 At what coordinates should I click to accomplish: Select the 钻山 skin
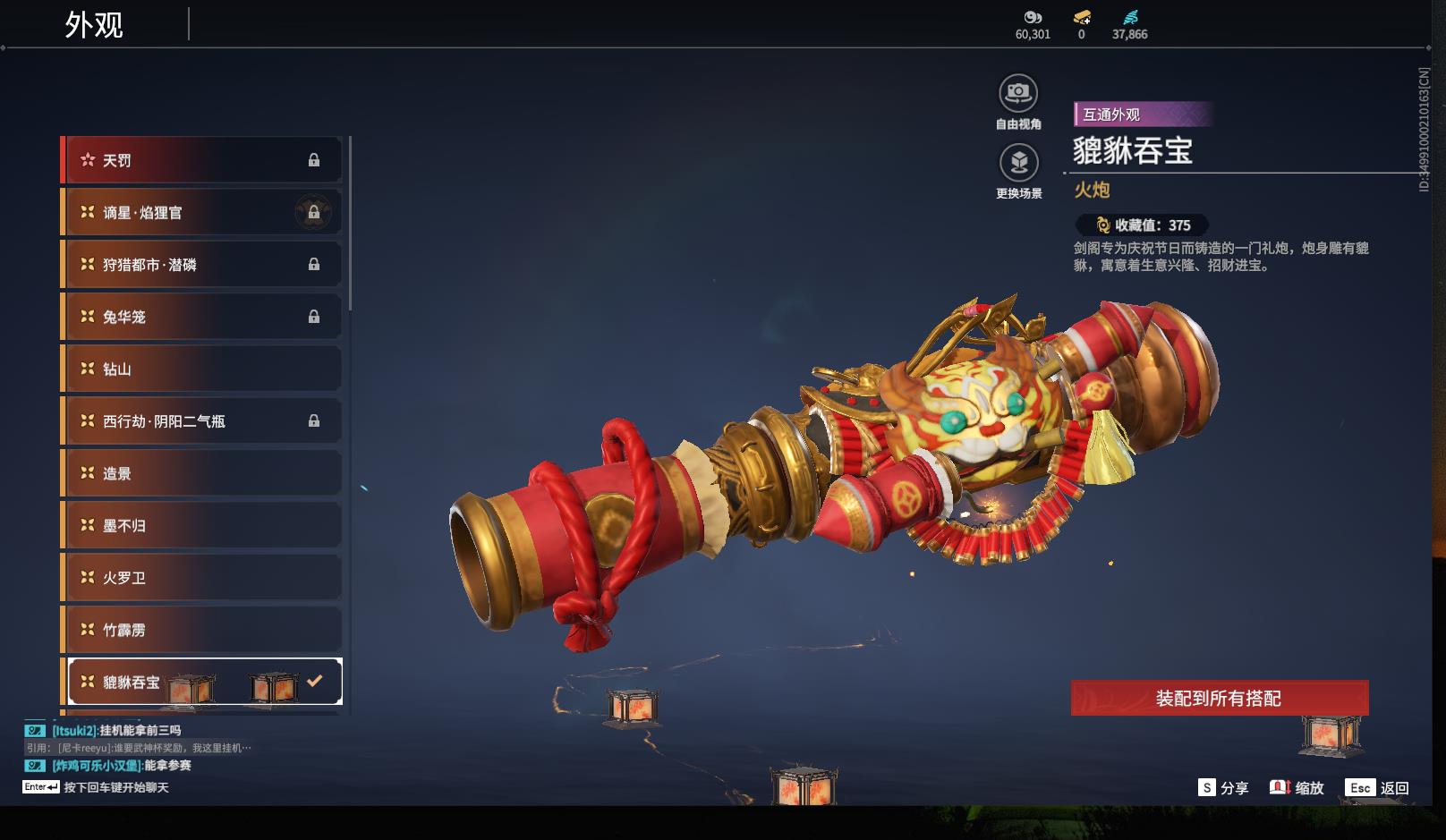[x=203, y=369]
